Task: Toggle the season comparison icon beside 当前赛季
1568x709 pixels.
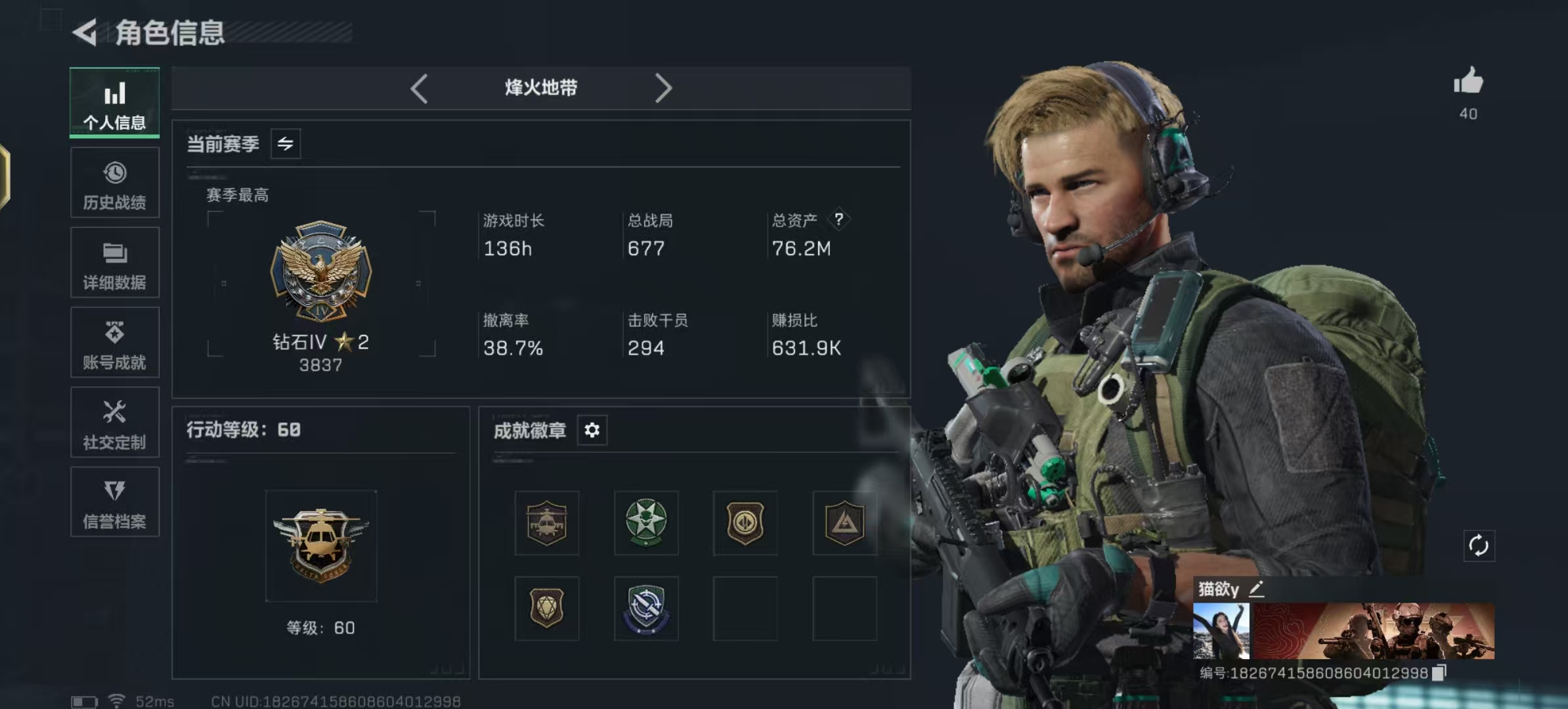Action: coord(287,143)
